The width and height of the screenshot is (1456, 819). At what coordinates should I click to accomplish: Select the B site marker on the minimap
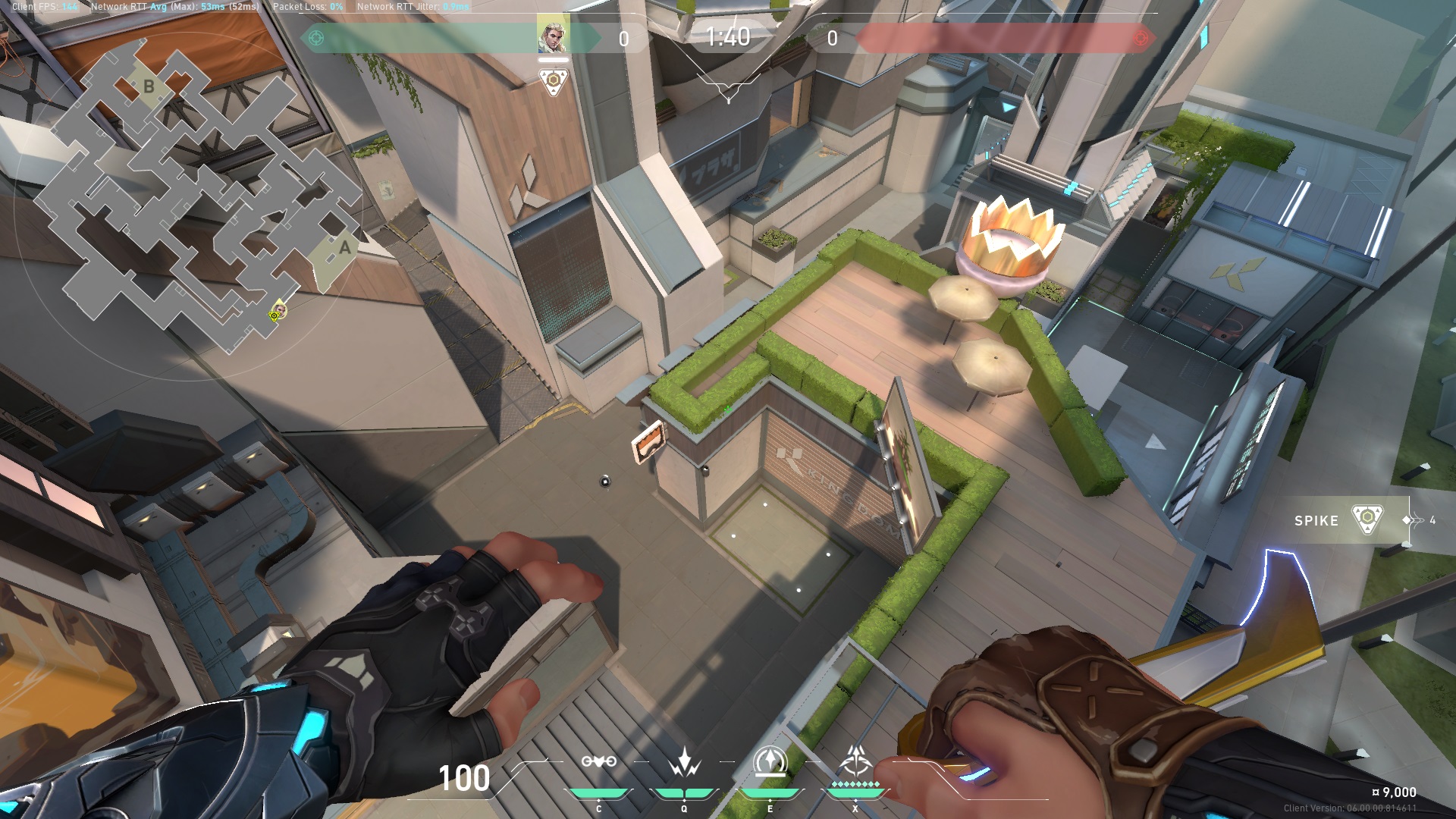149,86
